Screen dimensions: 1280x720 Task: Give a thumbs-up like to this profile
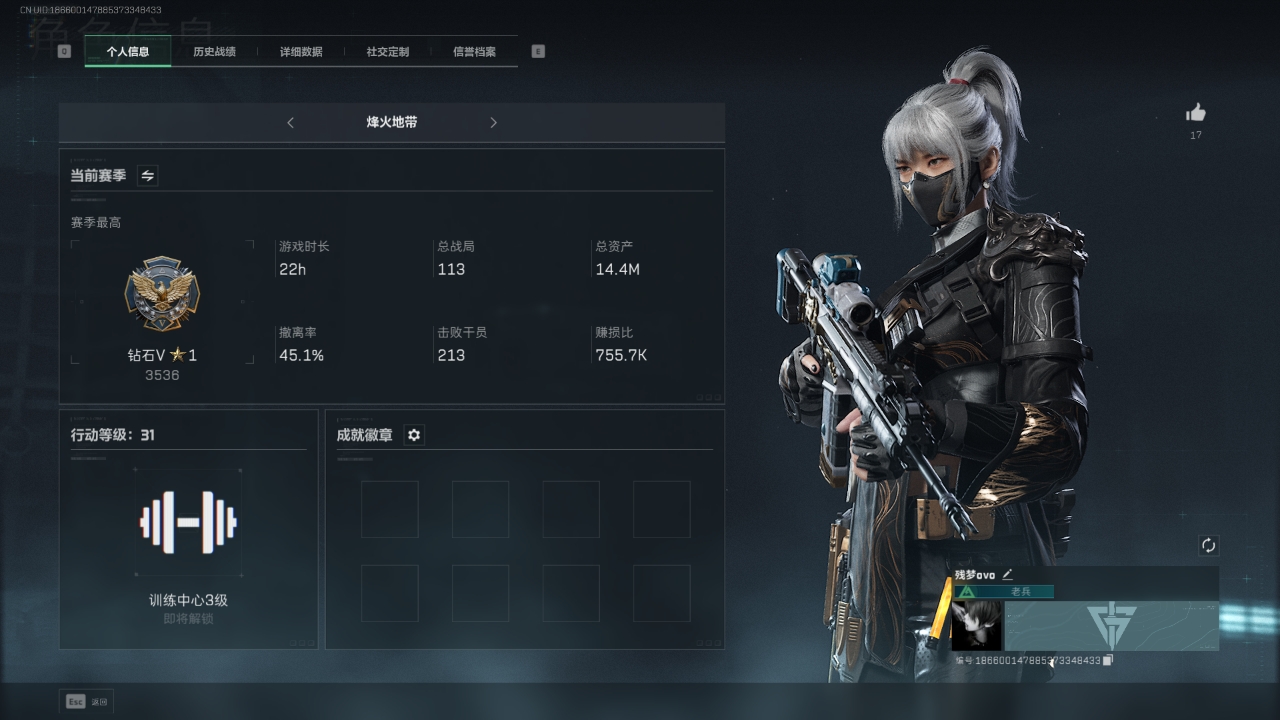1196,113
